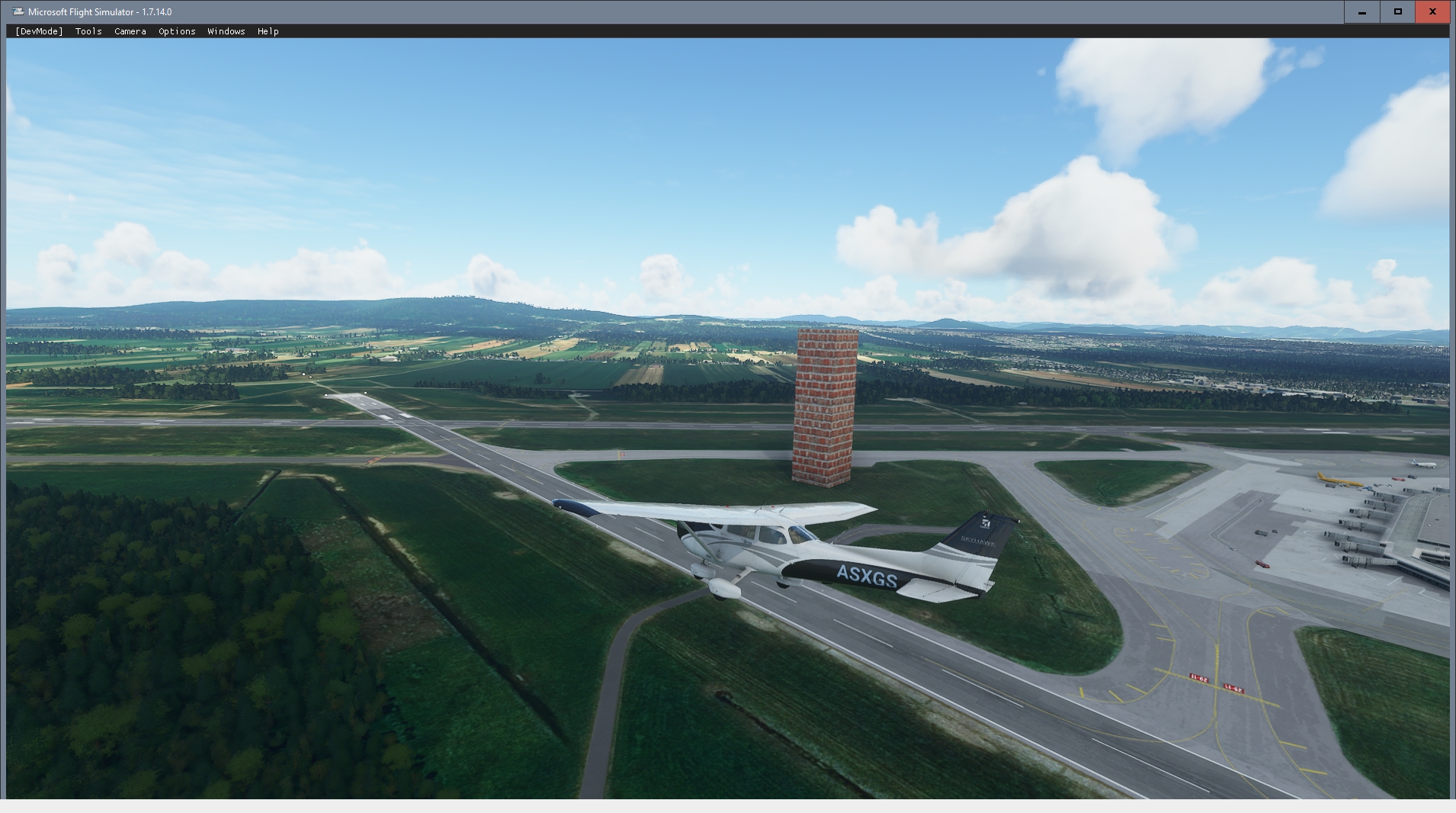Screen dimensions: 1456x813
Task: Close the Flight Simulator window
Action: click(x=1432, y=12)
